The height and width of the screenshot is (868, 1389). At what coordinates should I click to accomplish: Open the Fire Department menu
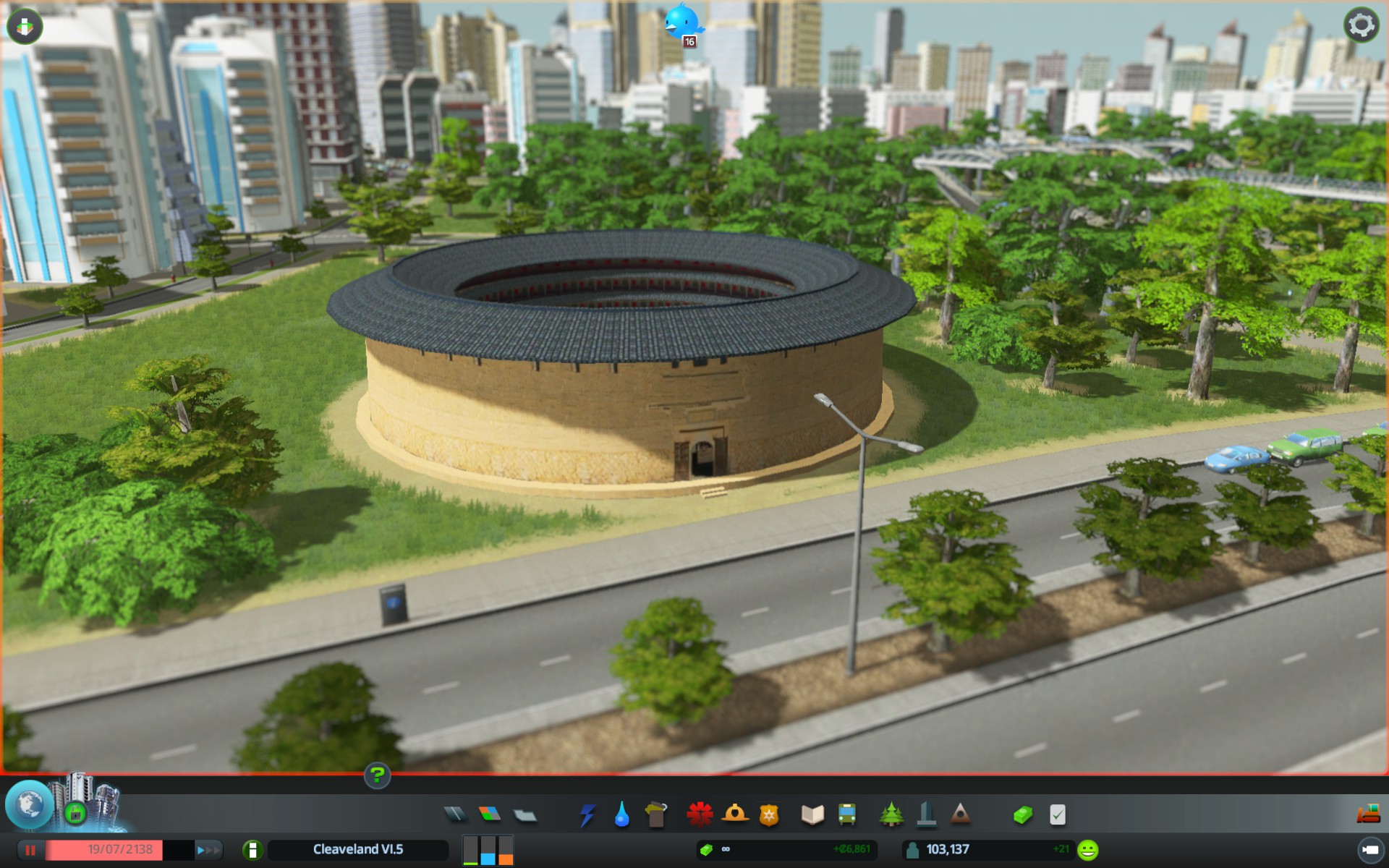coord(734,814)
